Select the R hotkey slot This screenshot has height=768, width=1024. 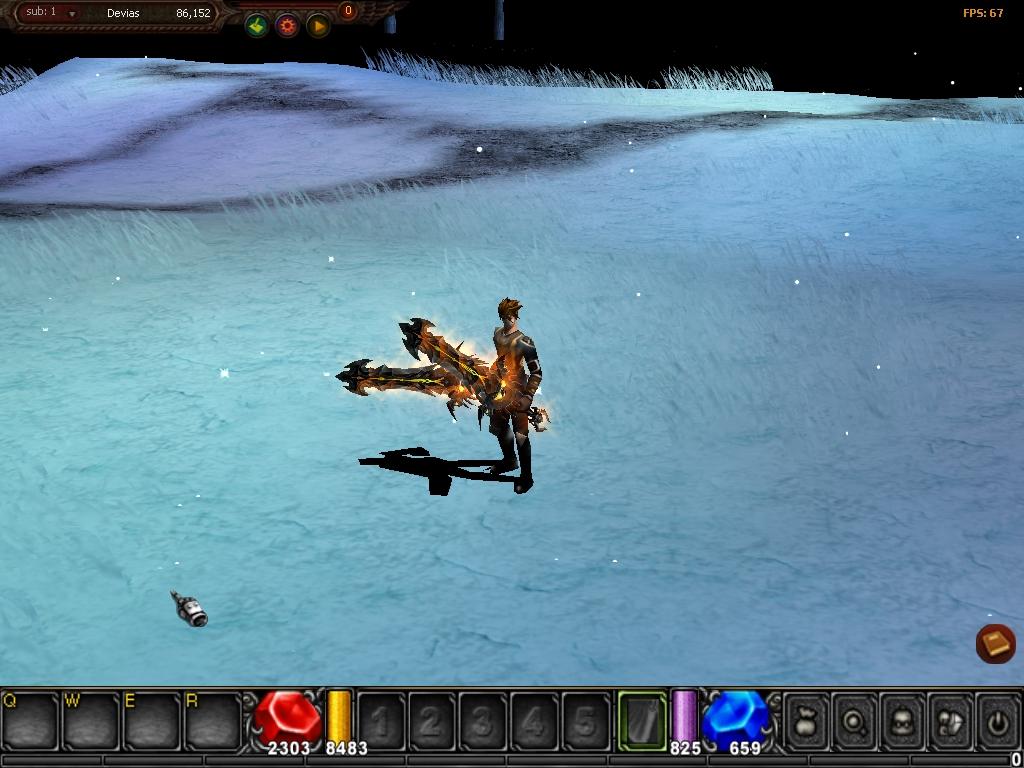click(213, 720)
